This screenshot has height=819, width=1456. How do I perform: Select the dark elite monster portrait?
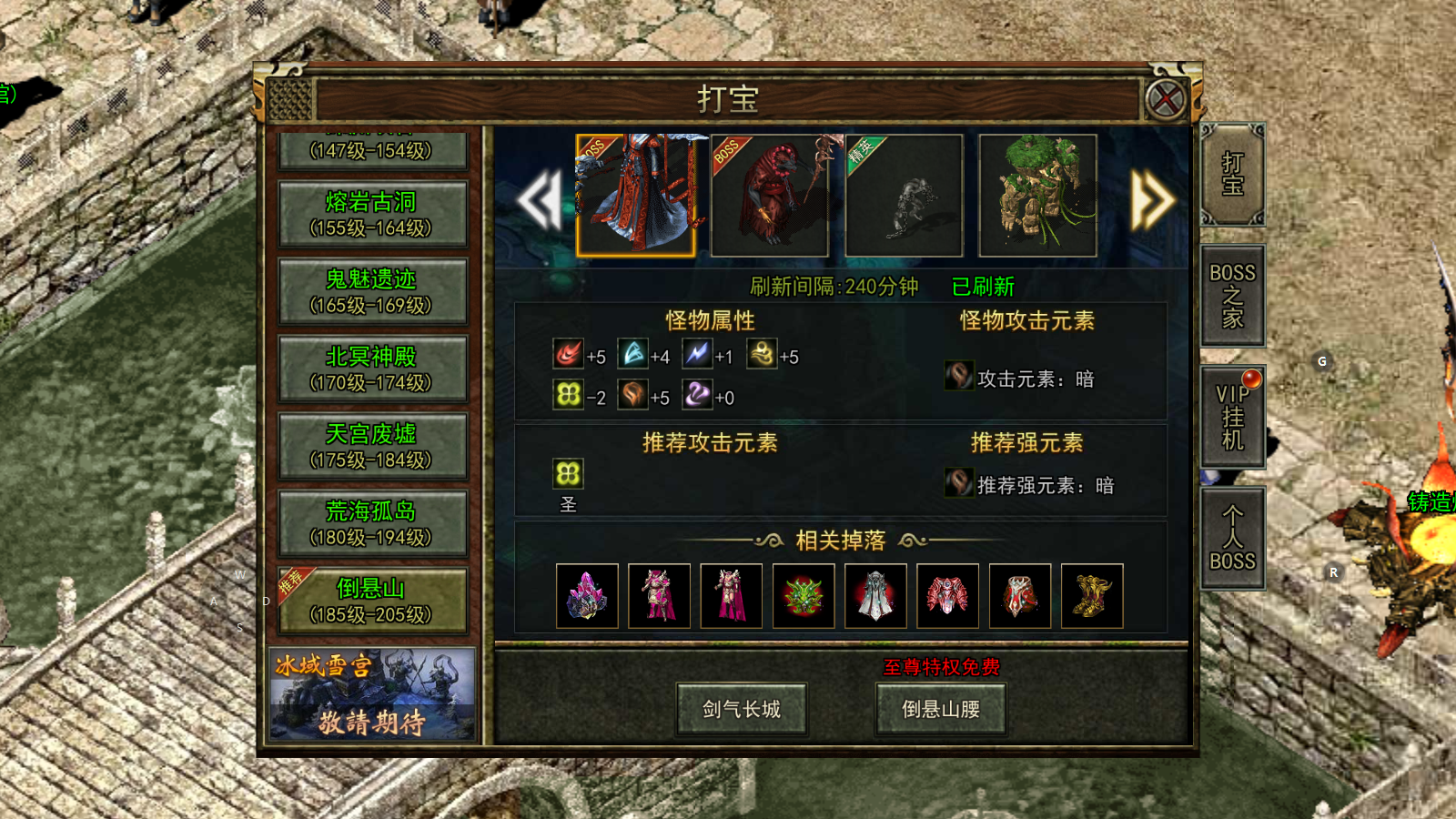coord(904,196)
